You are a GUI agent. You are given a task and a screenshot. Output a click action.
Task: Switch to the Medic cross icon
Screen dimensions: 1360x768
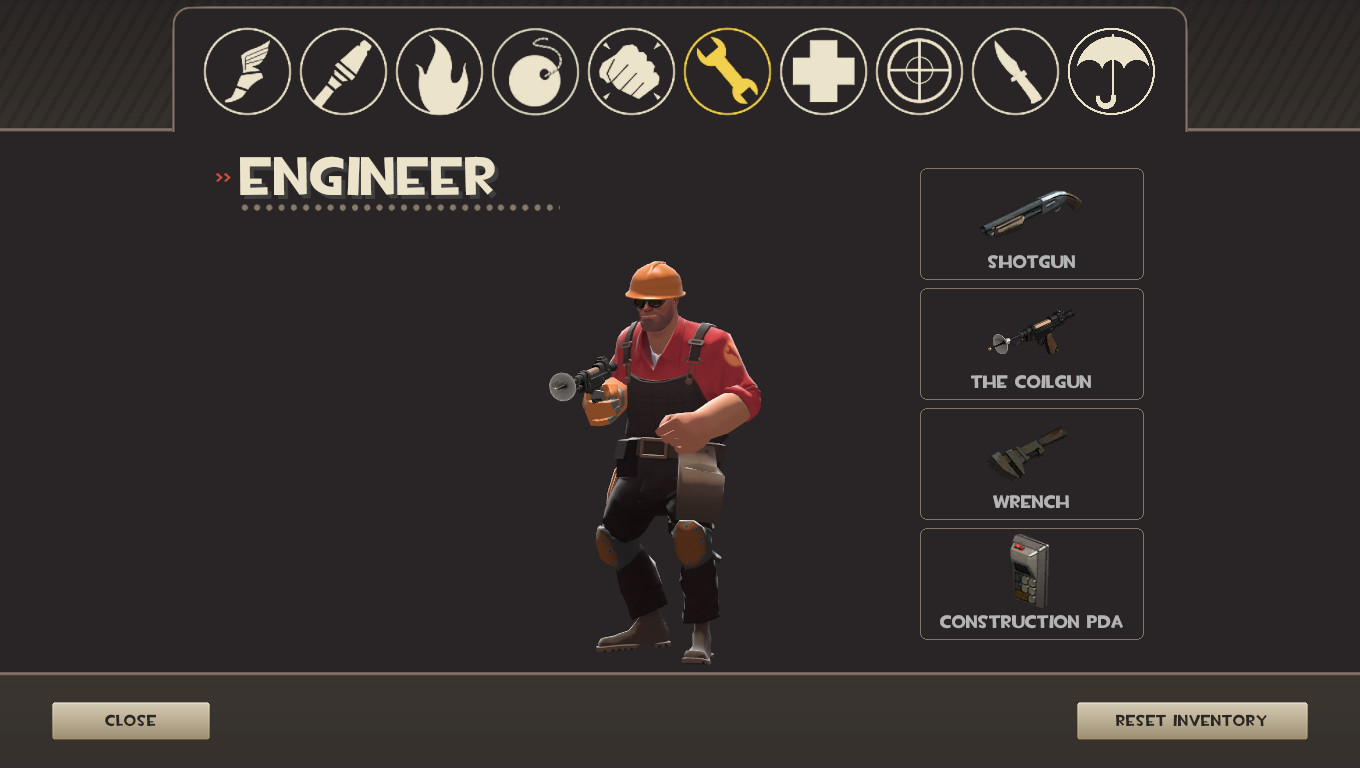[823, 71]
